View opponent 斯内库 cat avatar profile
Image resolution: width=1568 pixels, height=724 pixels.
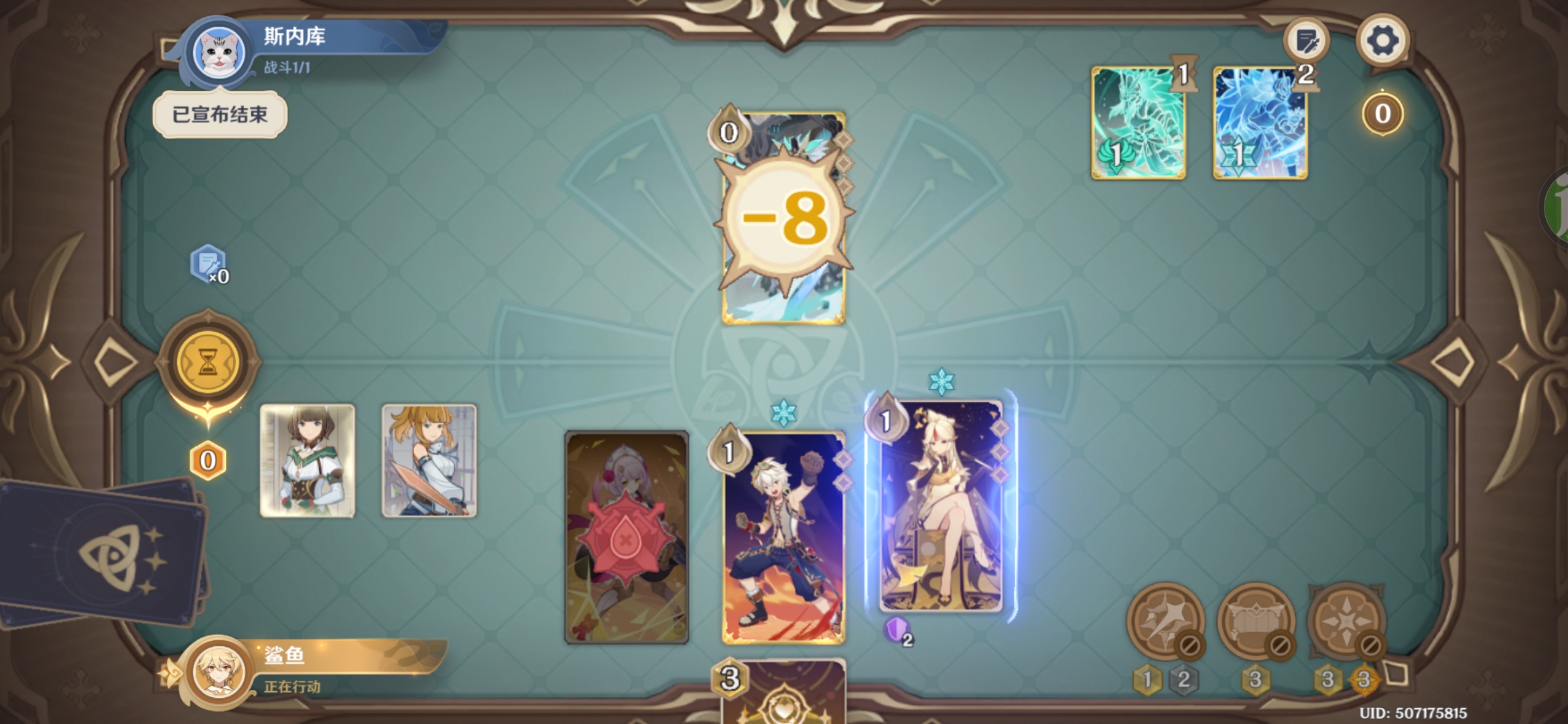pos(219,52)
